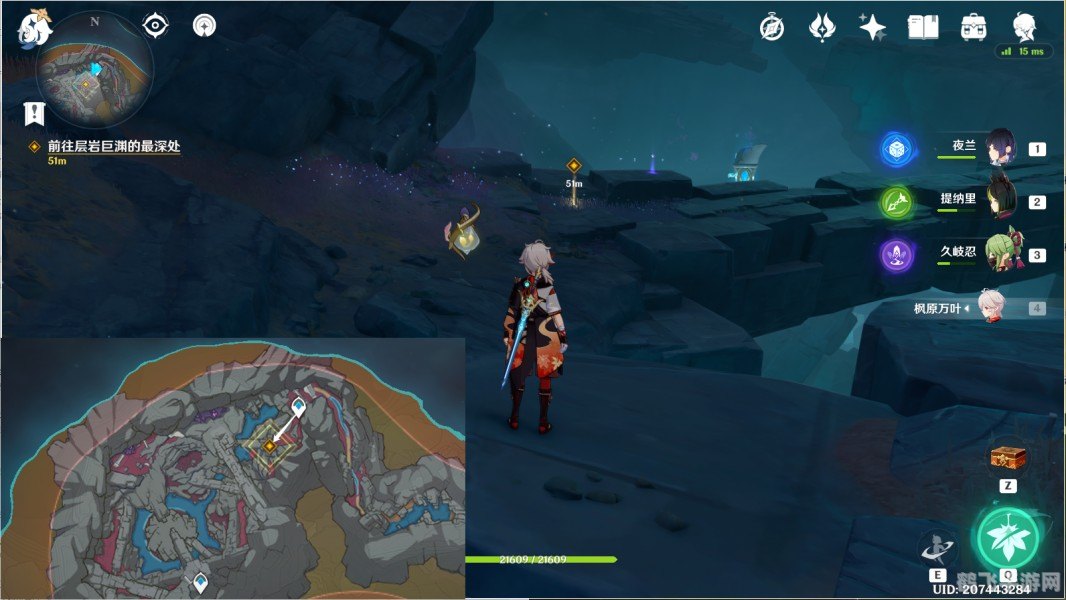Image resolution: width=1066 pixels, height=600 pixels.
Task: Open the backpack inventory
Action: [x=973, y=27]
